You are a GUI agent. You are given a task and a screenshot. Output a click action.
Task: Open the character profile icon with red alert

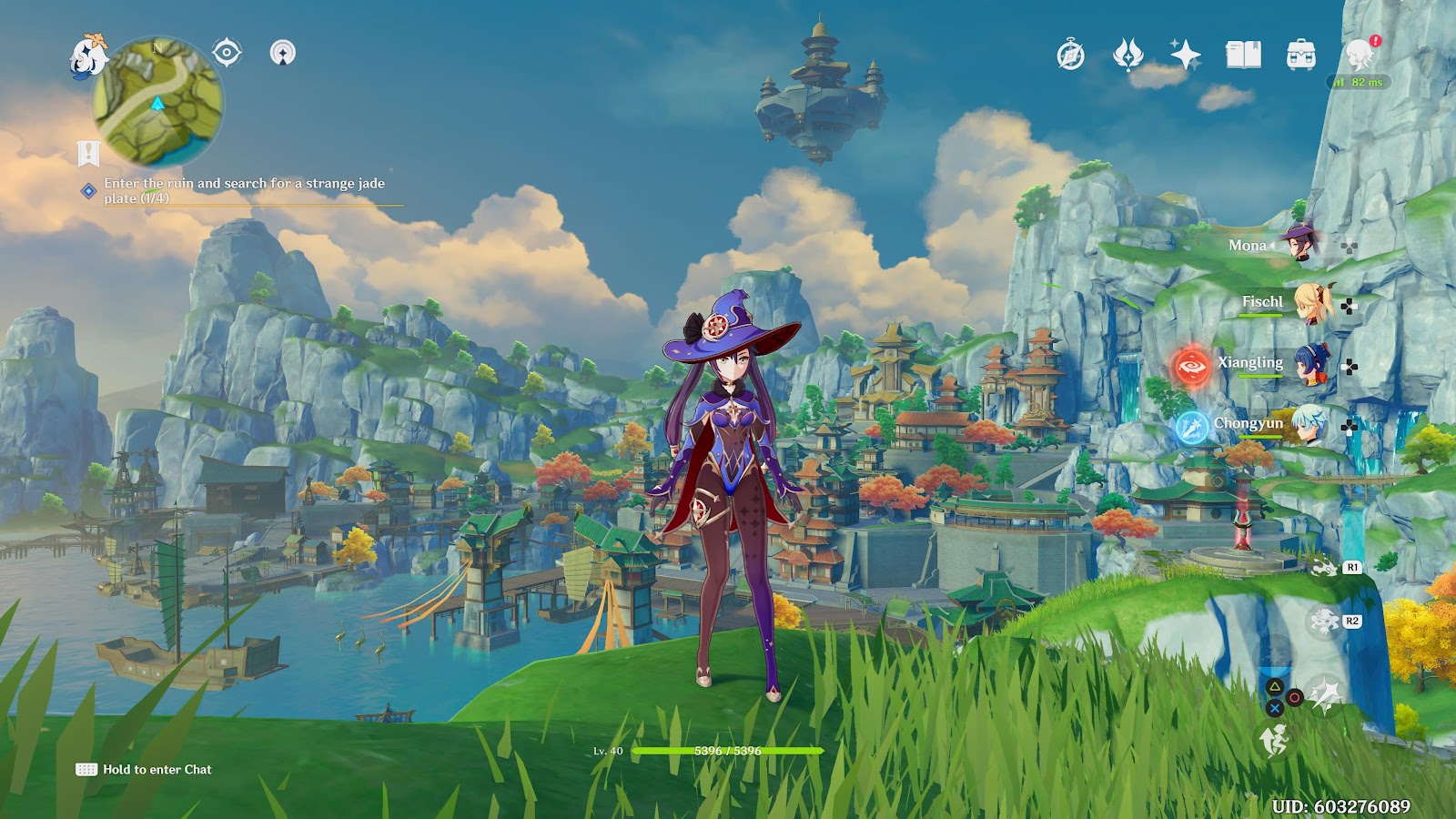(1360, 55)
